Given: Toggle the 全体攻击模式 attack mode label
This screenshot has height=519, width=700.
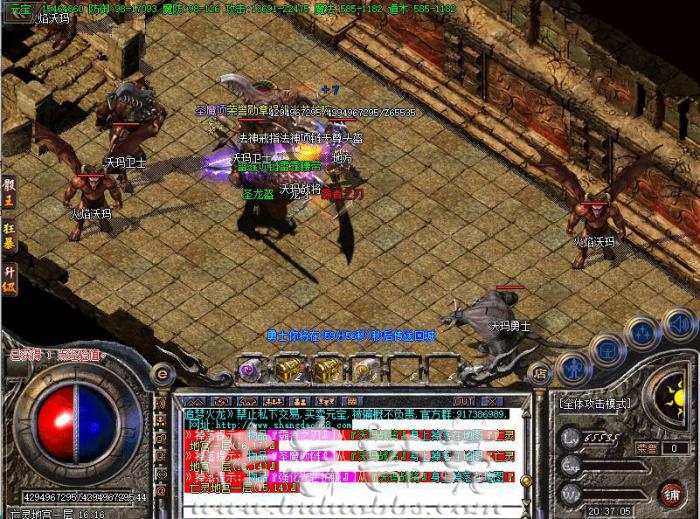Looking at the screenshot, I should pyautogui.click(x=595, y=401).
